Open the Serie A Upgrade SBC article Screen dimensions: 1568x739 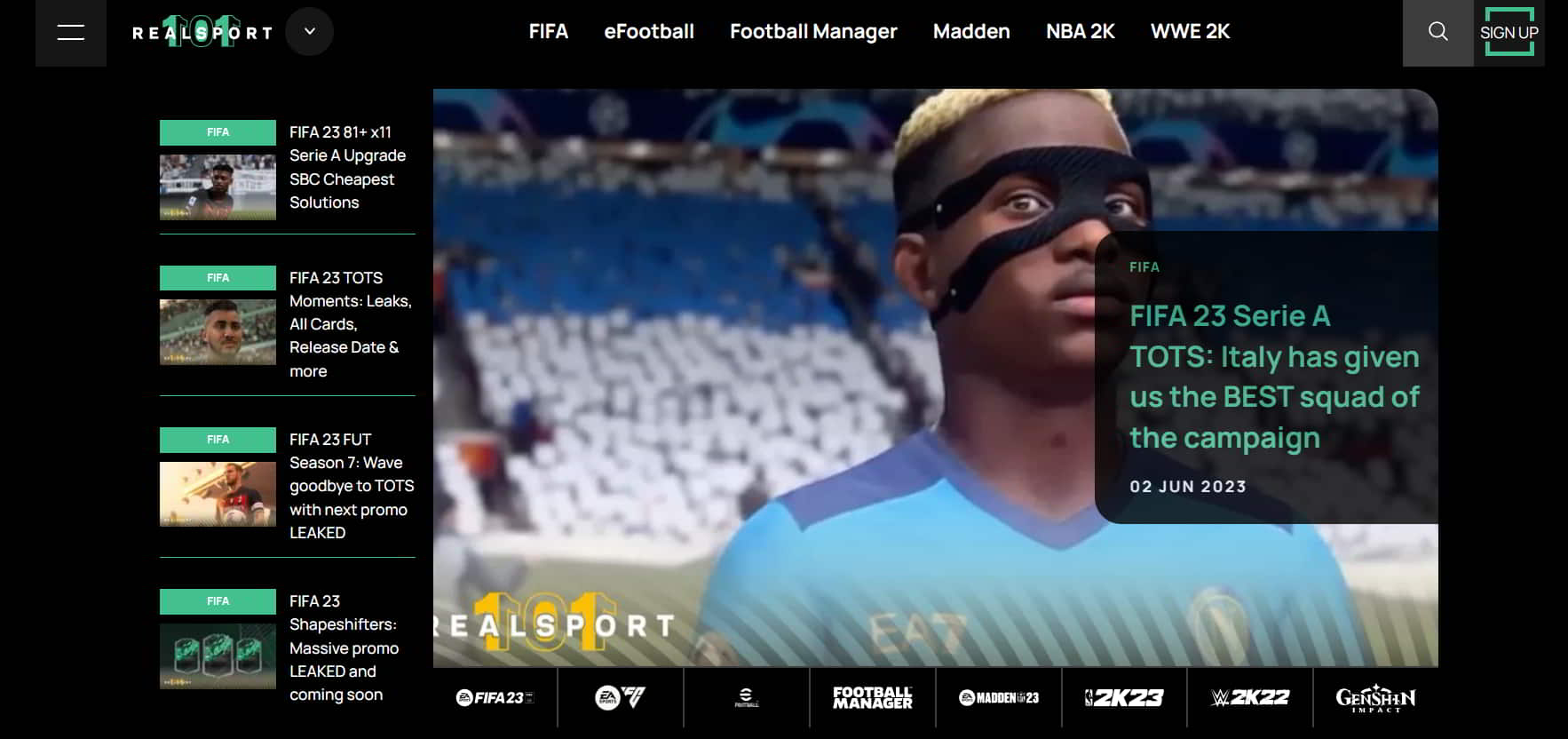pos(347,167)
